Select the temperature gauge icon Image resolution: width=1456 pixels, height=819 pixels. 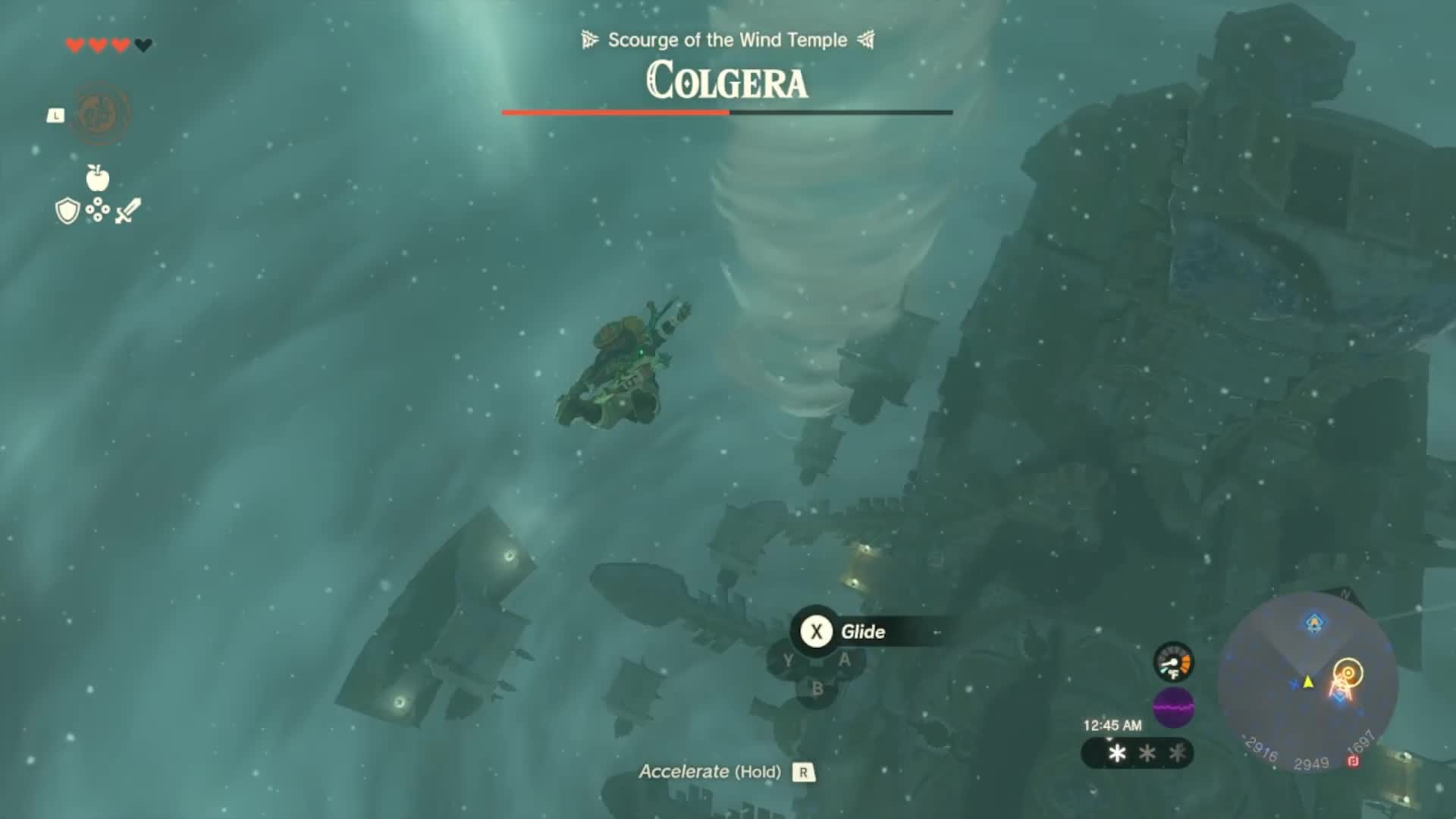click(1173, 662)
